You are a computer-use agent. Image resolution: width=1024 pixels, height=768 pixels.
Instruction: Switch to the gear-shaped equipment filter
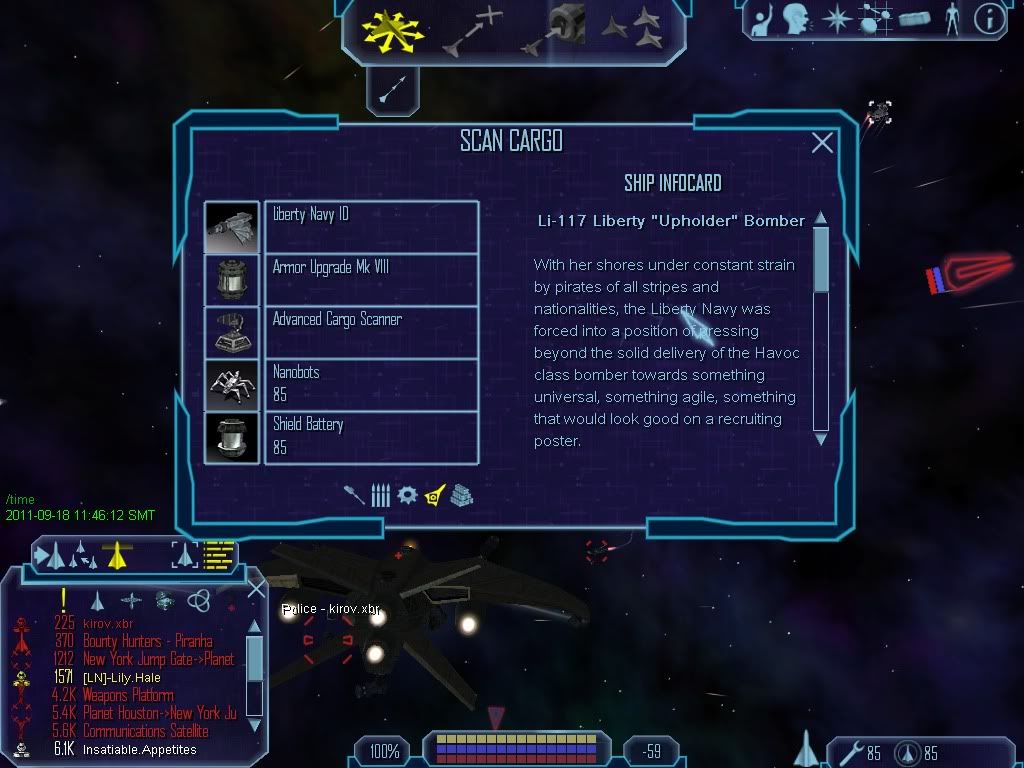pyautogui.click(x=406, y=495)
